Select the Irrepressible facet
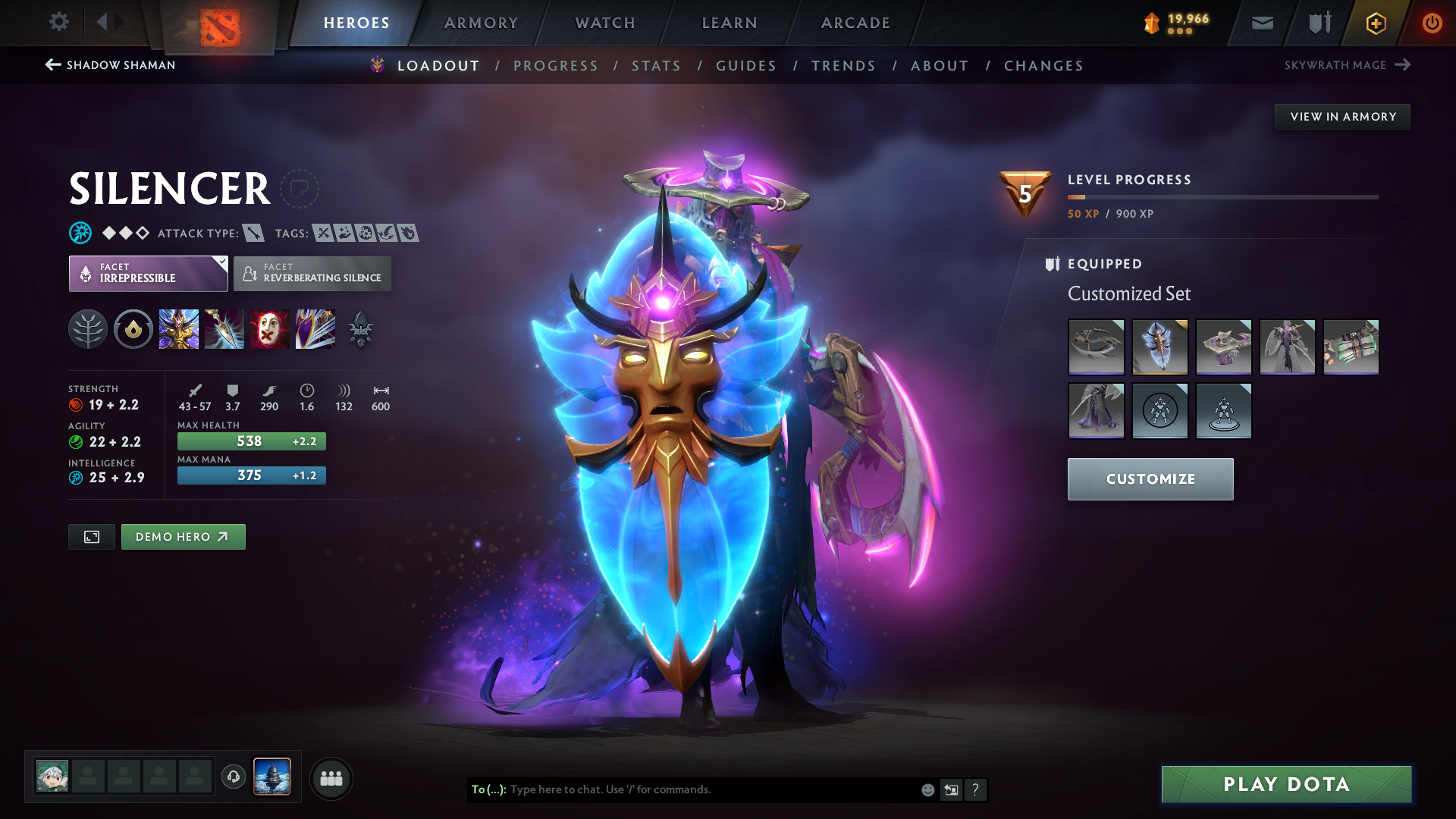The height and width of the screenshot is (819, 1456). [x=148, y=273]
